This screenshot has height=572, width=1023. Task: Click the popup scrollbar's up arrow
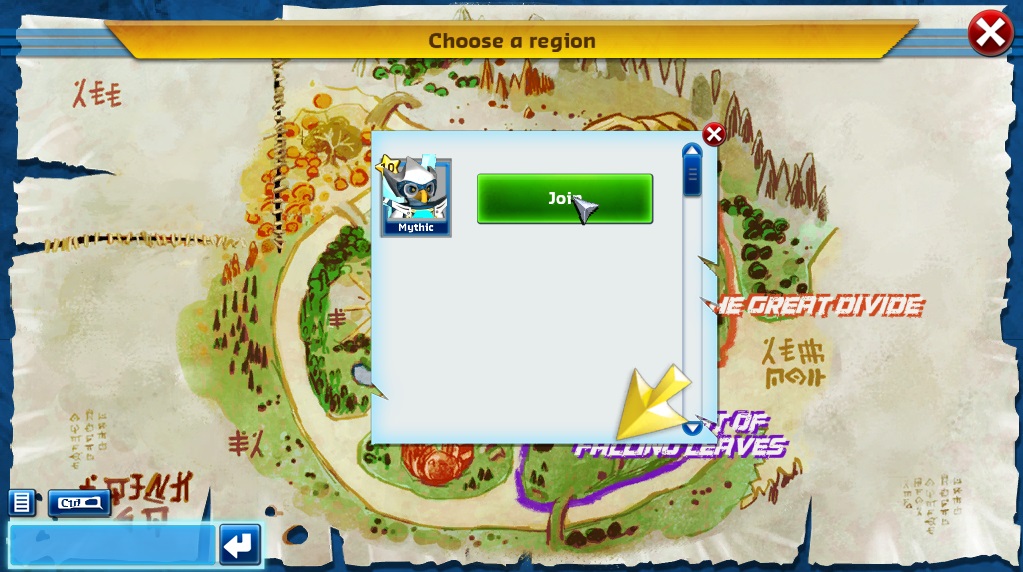[692, 151]
